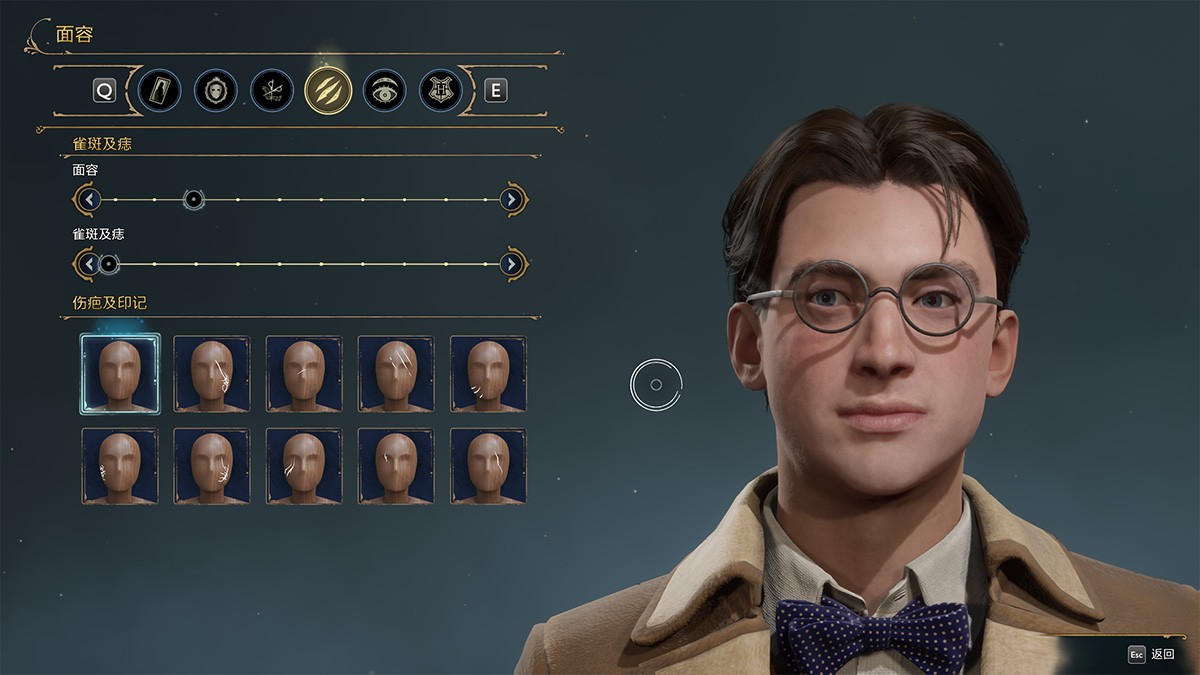Select the claw-mark scars tab
Viewport: 1200px width, 675px height.
tap(328, 91)
